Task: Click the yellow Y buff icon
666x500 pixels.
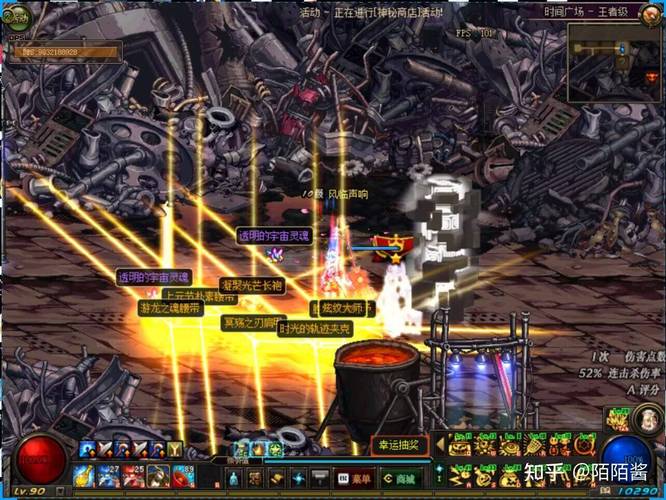Action: 175,449
